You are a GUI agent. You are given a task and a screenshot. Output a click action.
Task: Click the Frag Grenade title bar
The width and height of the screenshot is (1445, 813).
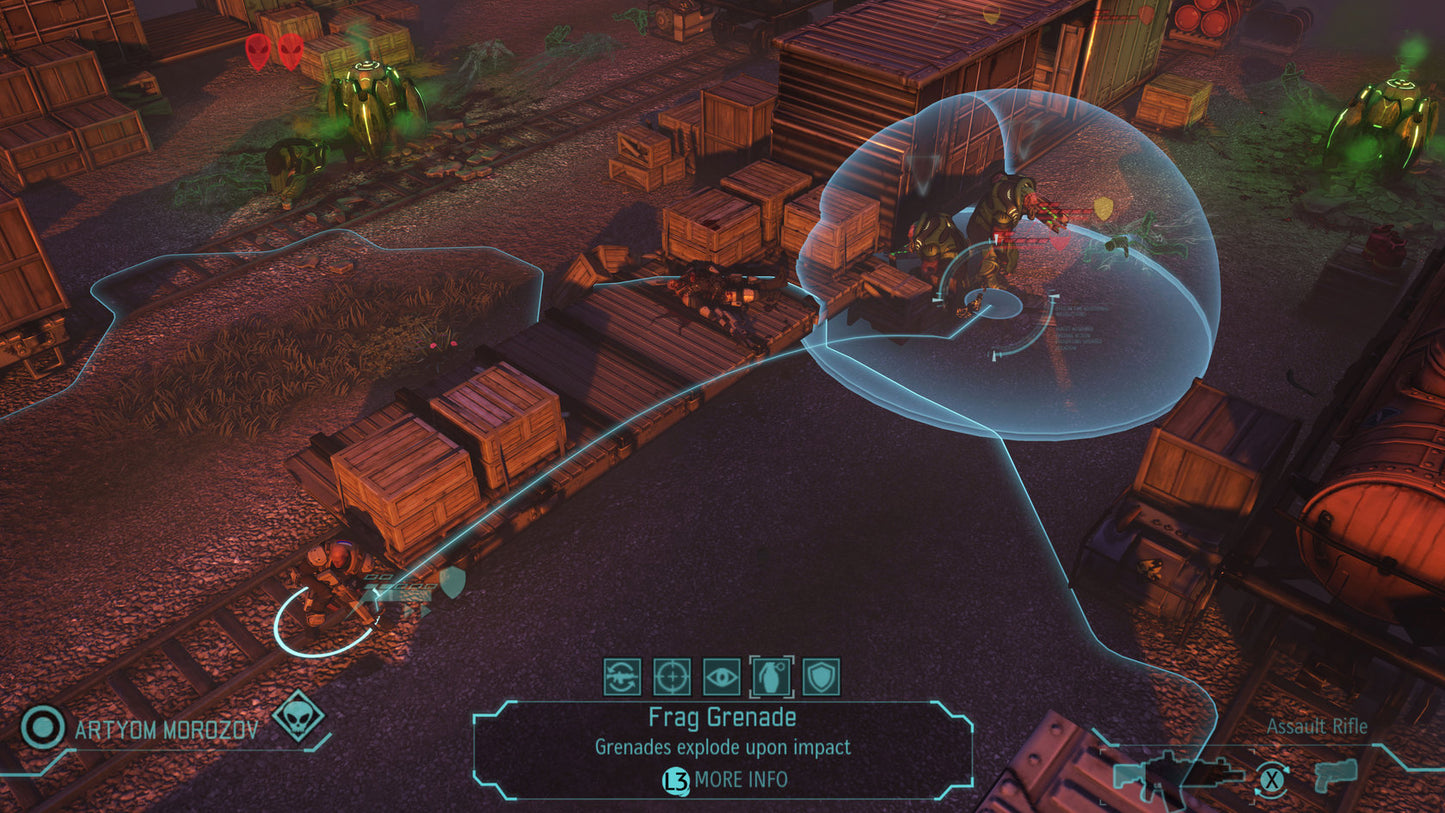[722, 718]
